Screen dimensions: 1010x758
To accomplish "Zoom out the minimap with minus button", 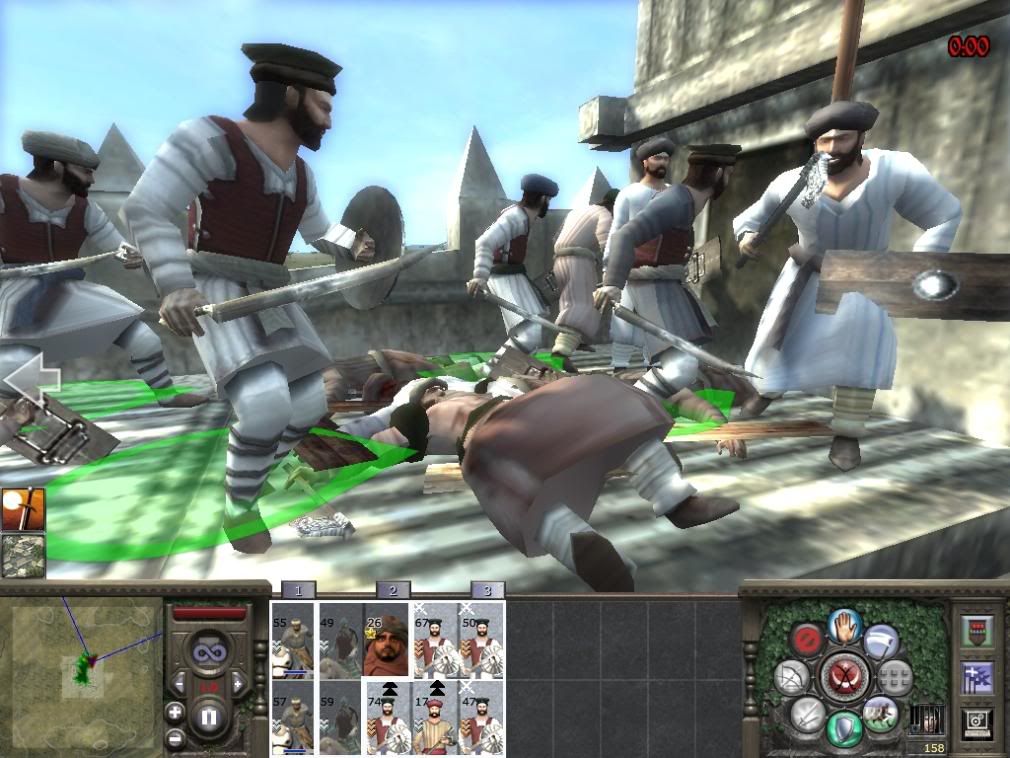I will click(x=175, y=739).
